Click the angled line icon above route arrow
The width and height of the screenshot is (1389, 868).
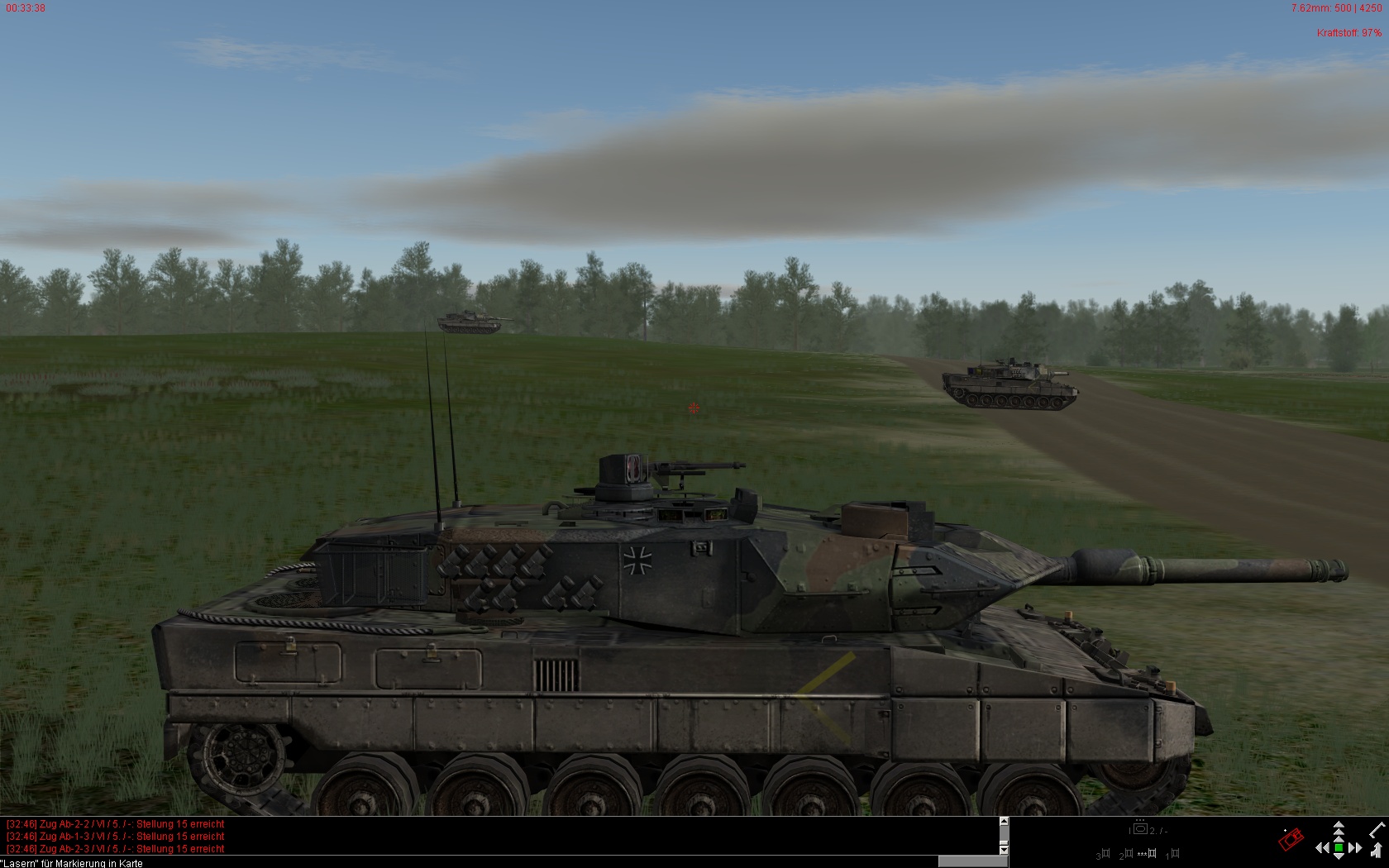click(x=1377, y=829)
